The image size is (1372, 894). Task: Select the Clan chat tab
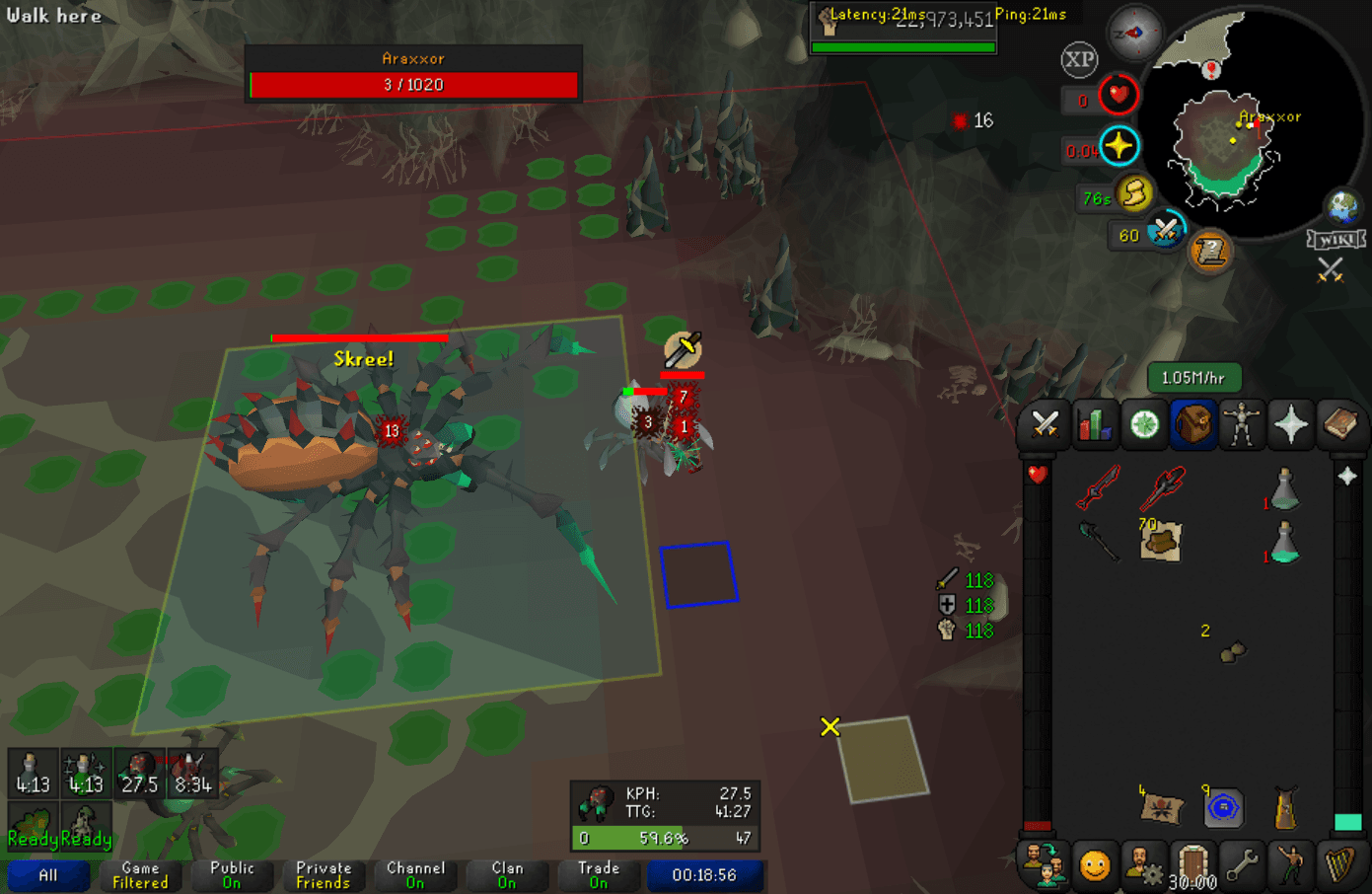point(507,874)
